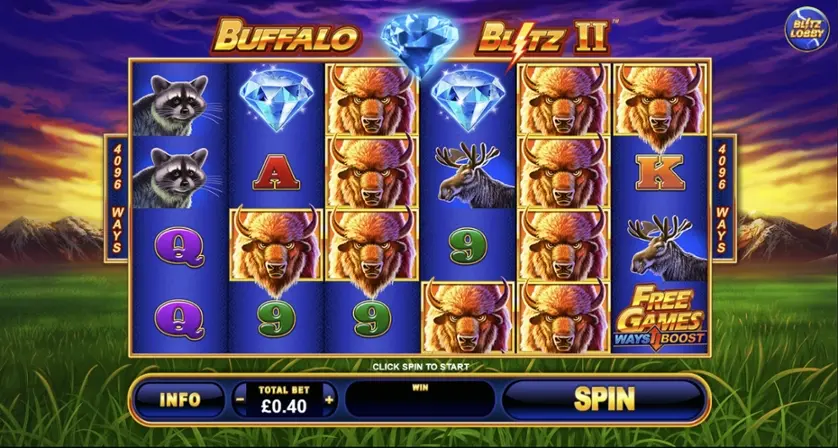Spin the reels with the SPIN button
Screen dimensions: 838x448
click(603, 399)
